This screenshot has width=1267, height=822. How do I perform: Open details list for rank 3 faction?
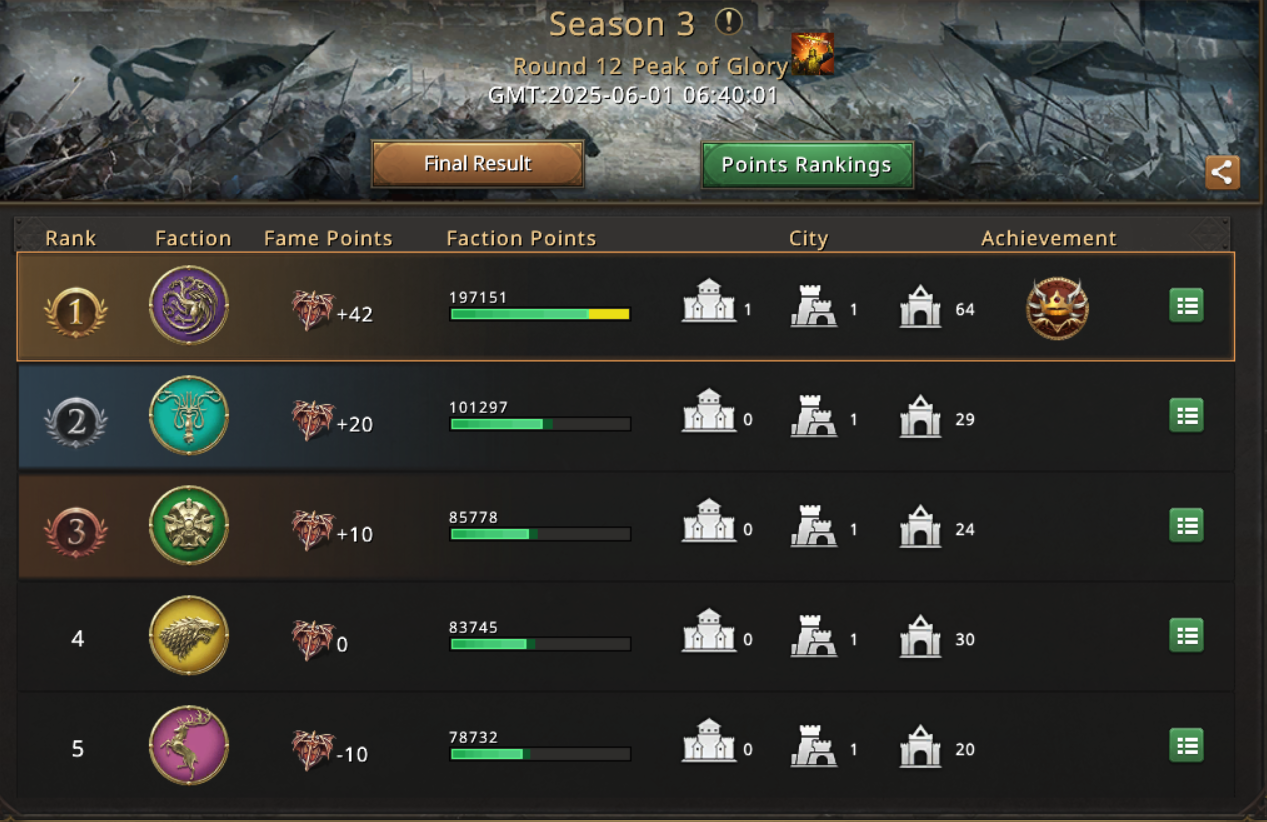tap(1186, 526)
